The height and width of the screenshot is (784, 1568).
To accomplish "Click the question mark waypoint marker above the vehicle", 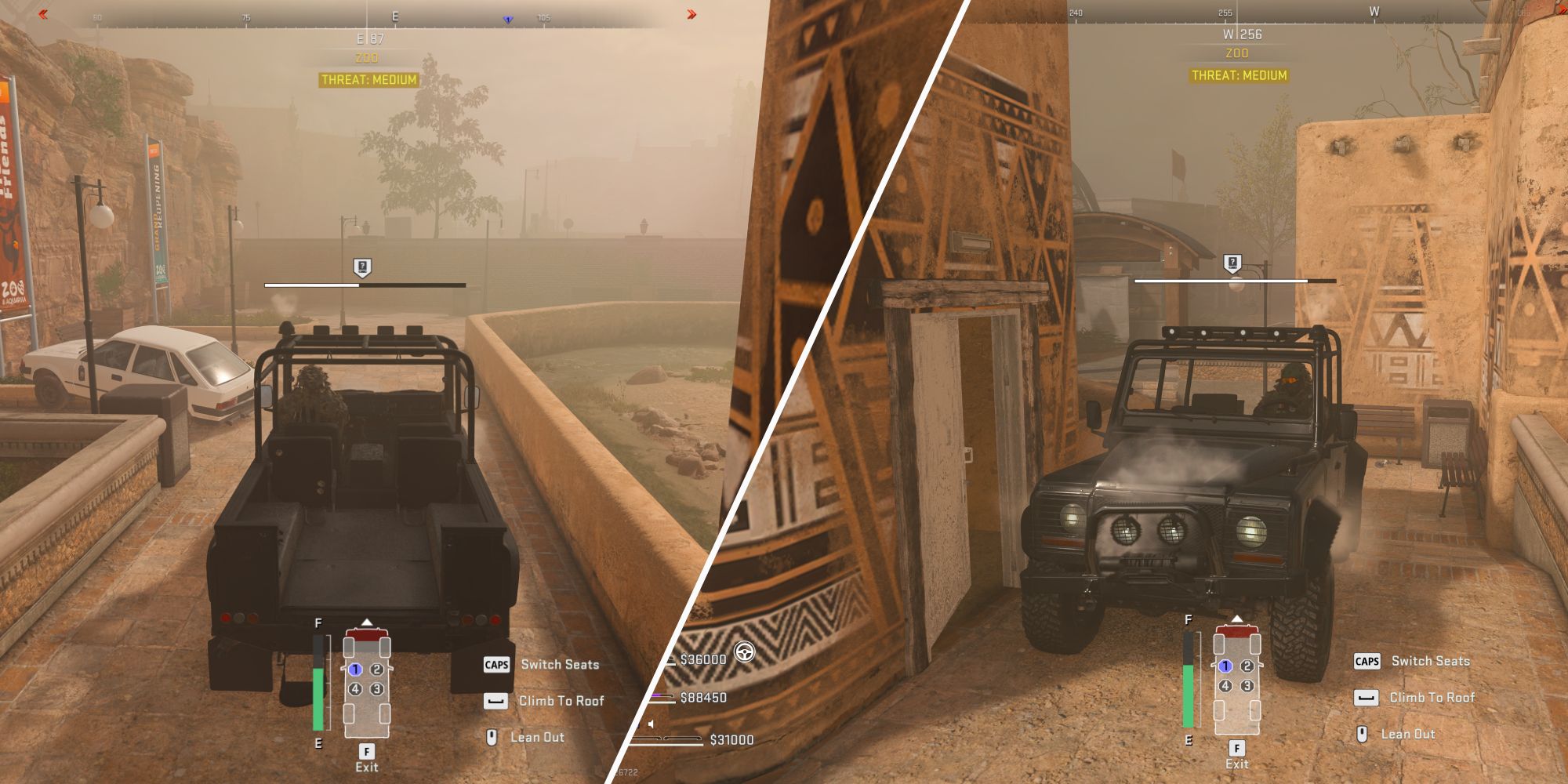I will click(361, 267).
